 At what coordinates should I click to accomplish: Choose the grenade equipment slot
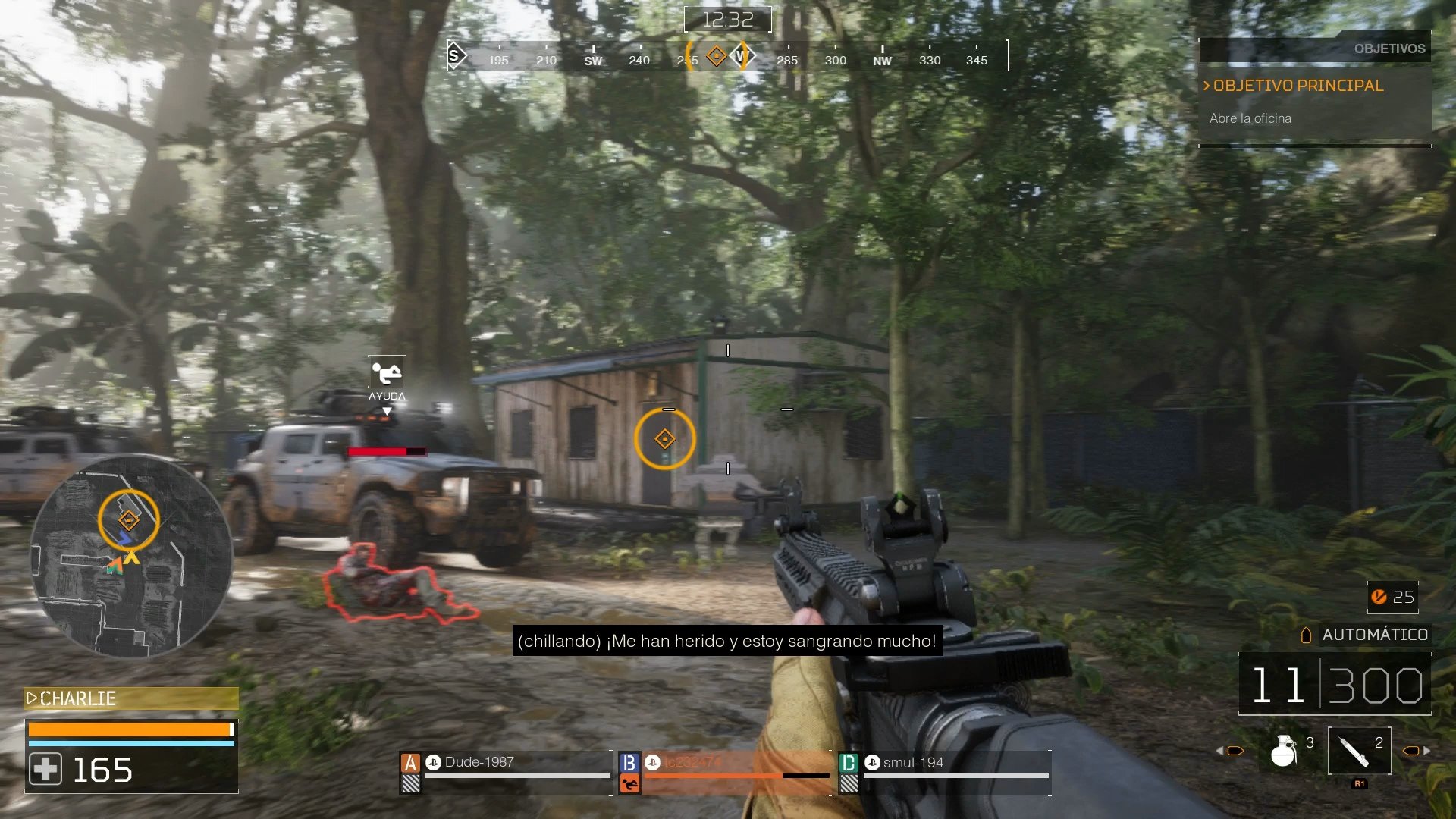click(1285, 751)
